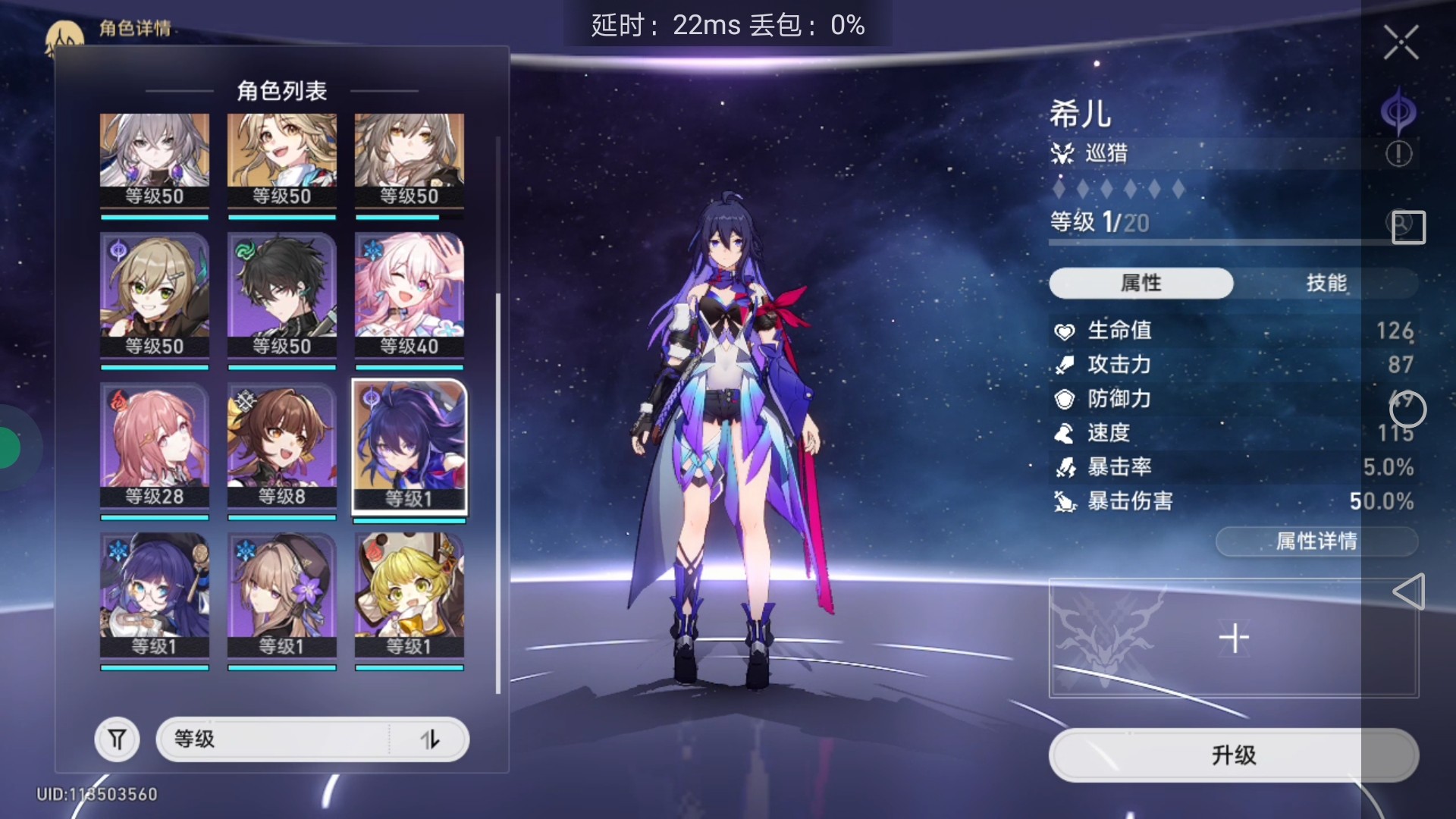Screen dimensions: 1456x819
Task: Open the 等级 sort dropdown
Action: point(273,739)
